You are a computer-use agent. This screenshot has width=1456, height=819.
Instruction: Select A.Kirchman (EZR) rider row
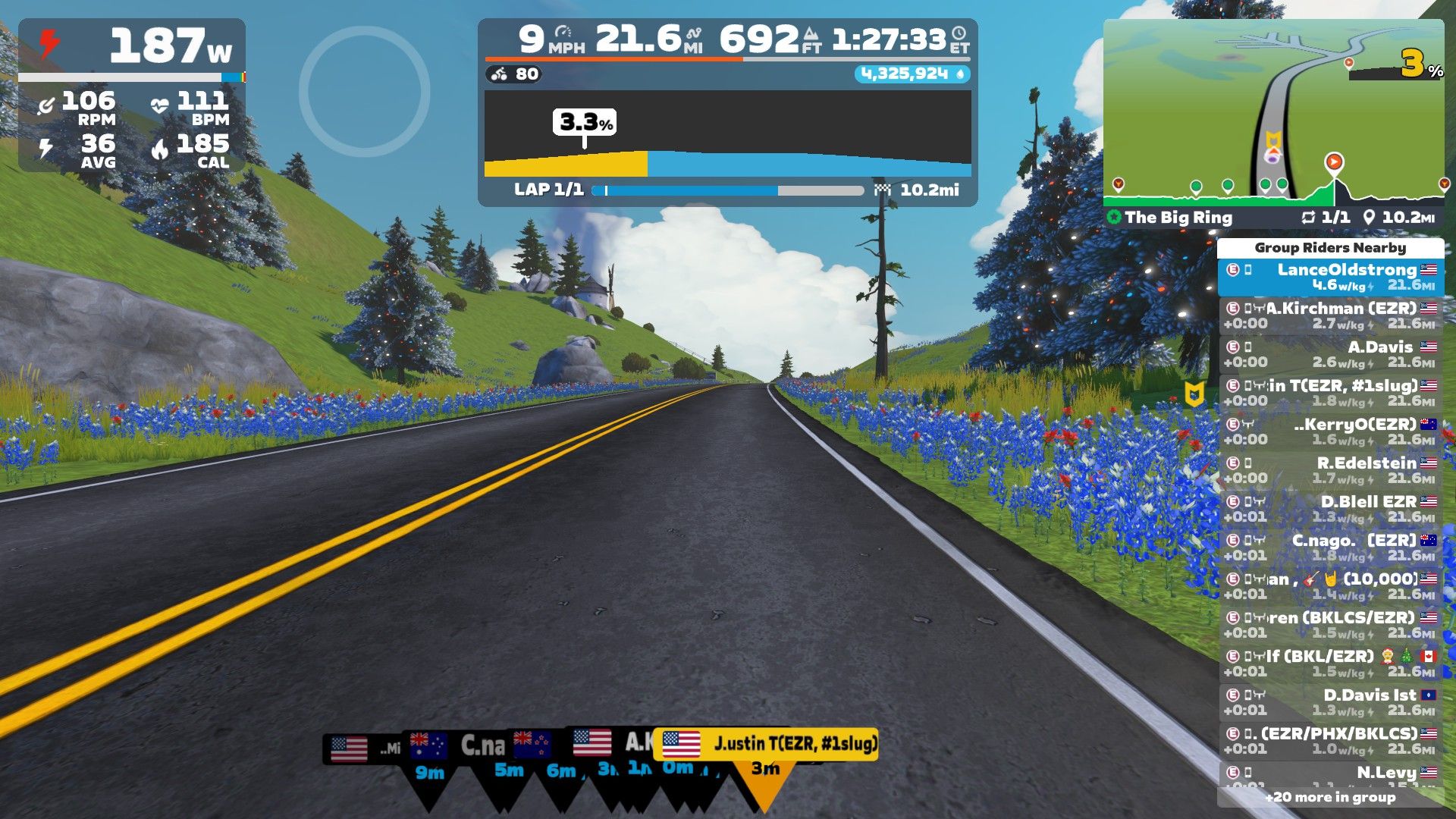1331,315
